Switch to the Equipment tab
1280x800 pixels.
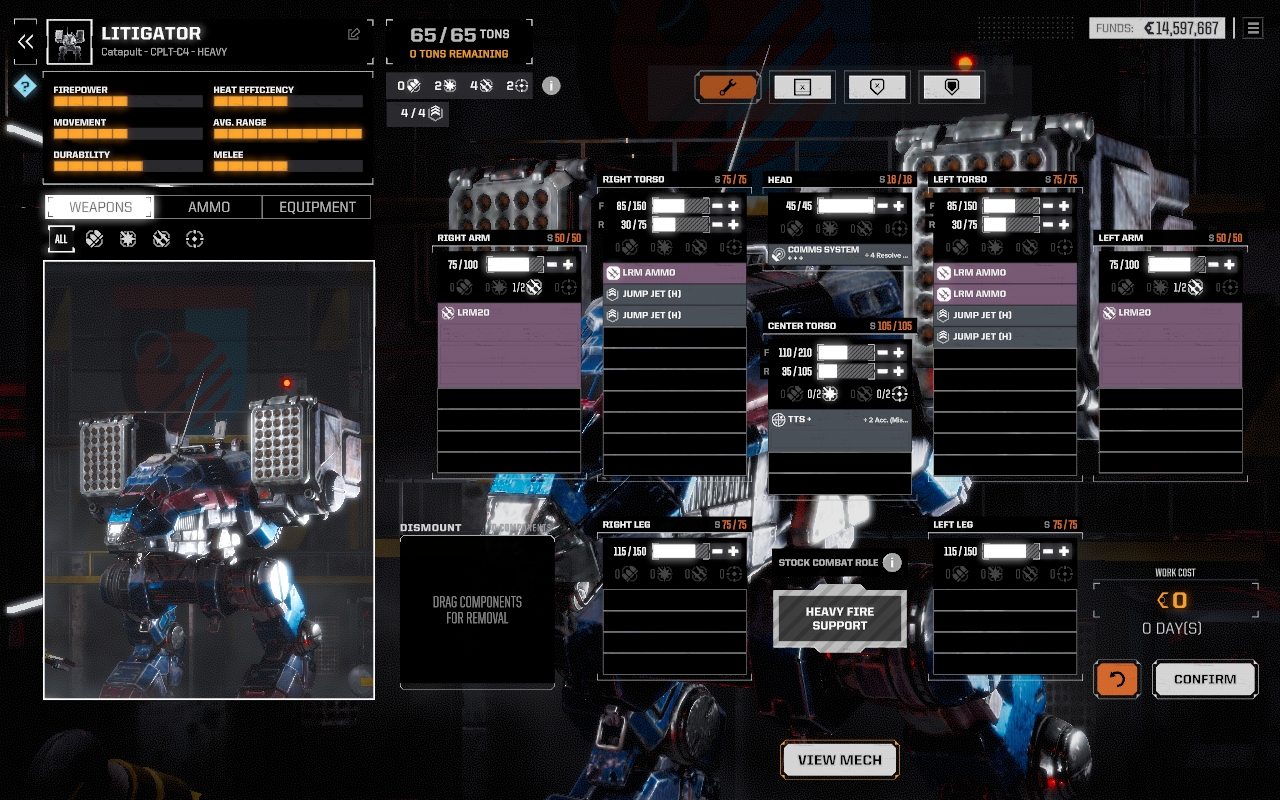[317, 207]
